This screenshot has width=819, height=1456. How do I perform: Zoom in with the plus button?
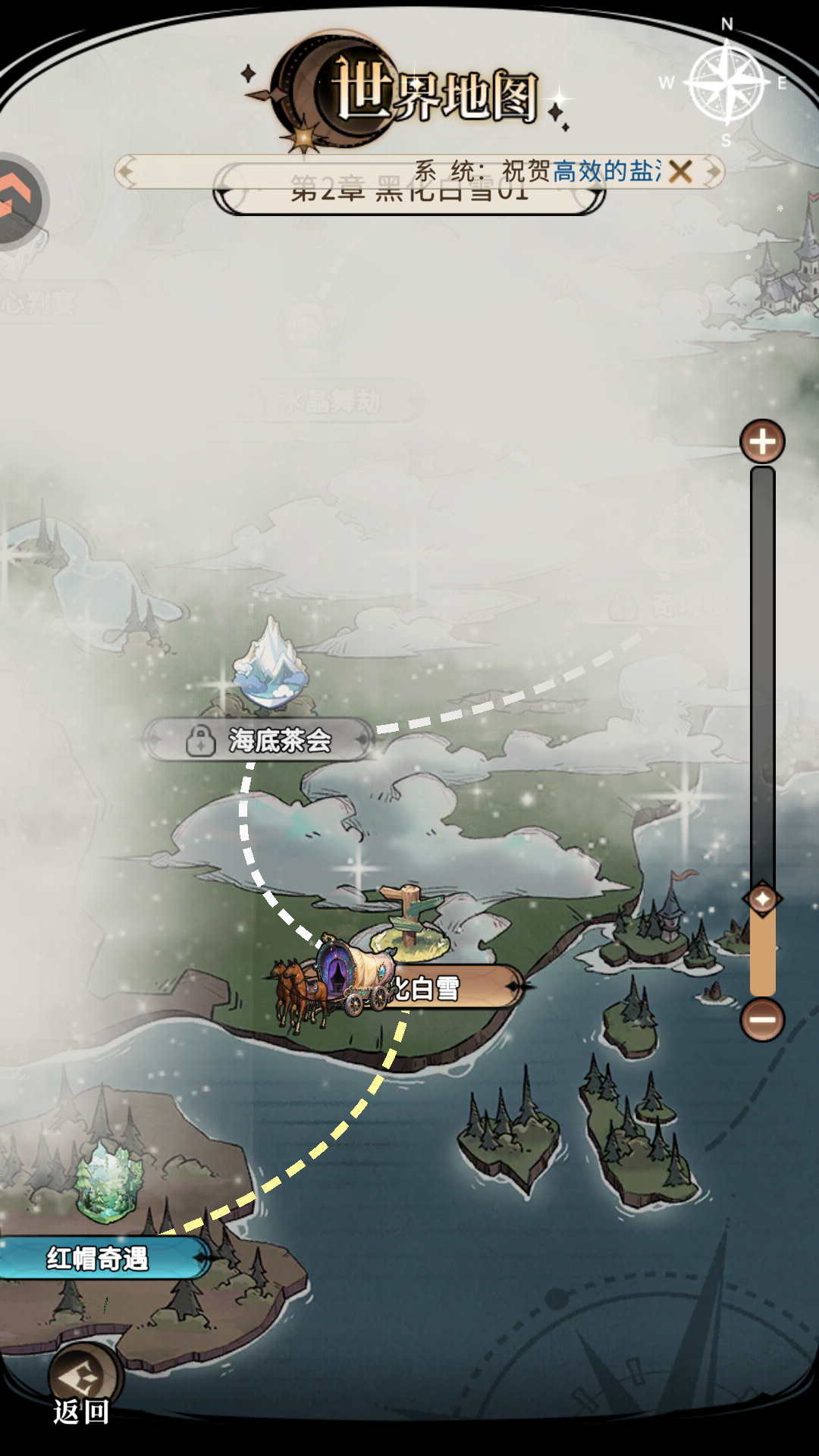pyautogui.click(x=762, y=441)
